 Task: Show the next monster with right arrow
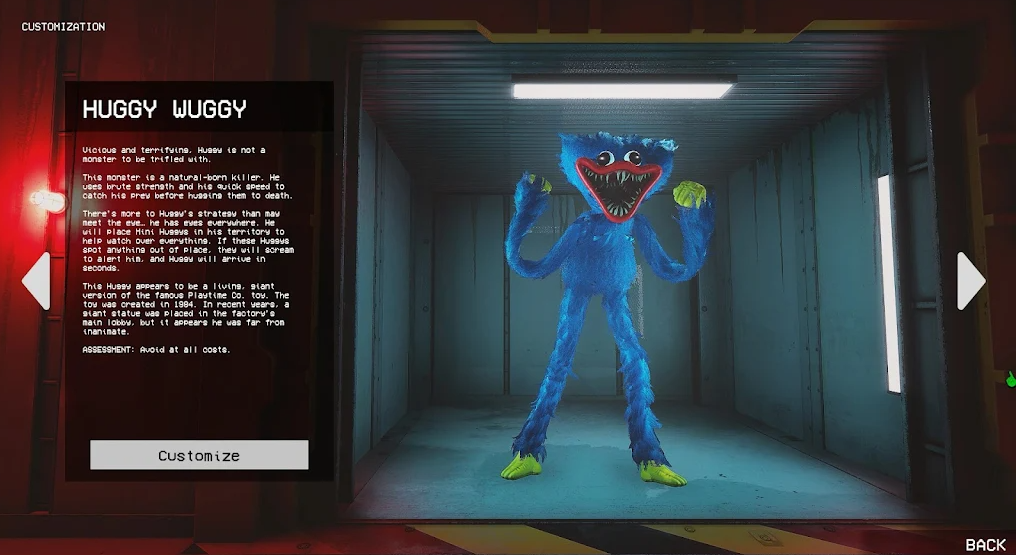pyautogui.click(x=971, y=281)
